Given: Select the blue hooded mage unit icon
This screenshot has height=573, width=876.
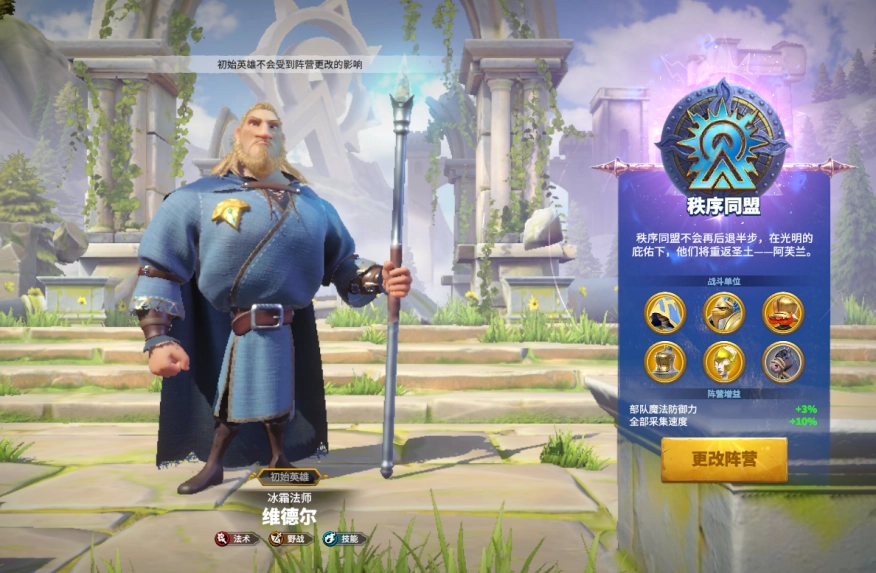Looking at the screenshot, I should tap(664, 312).
